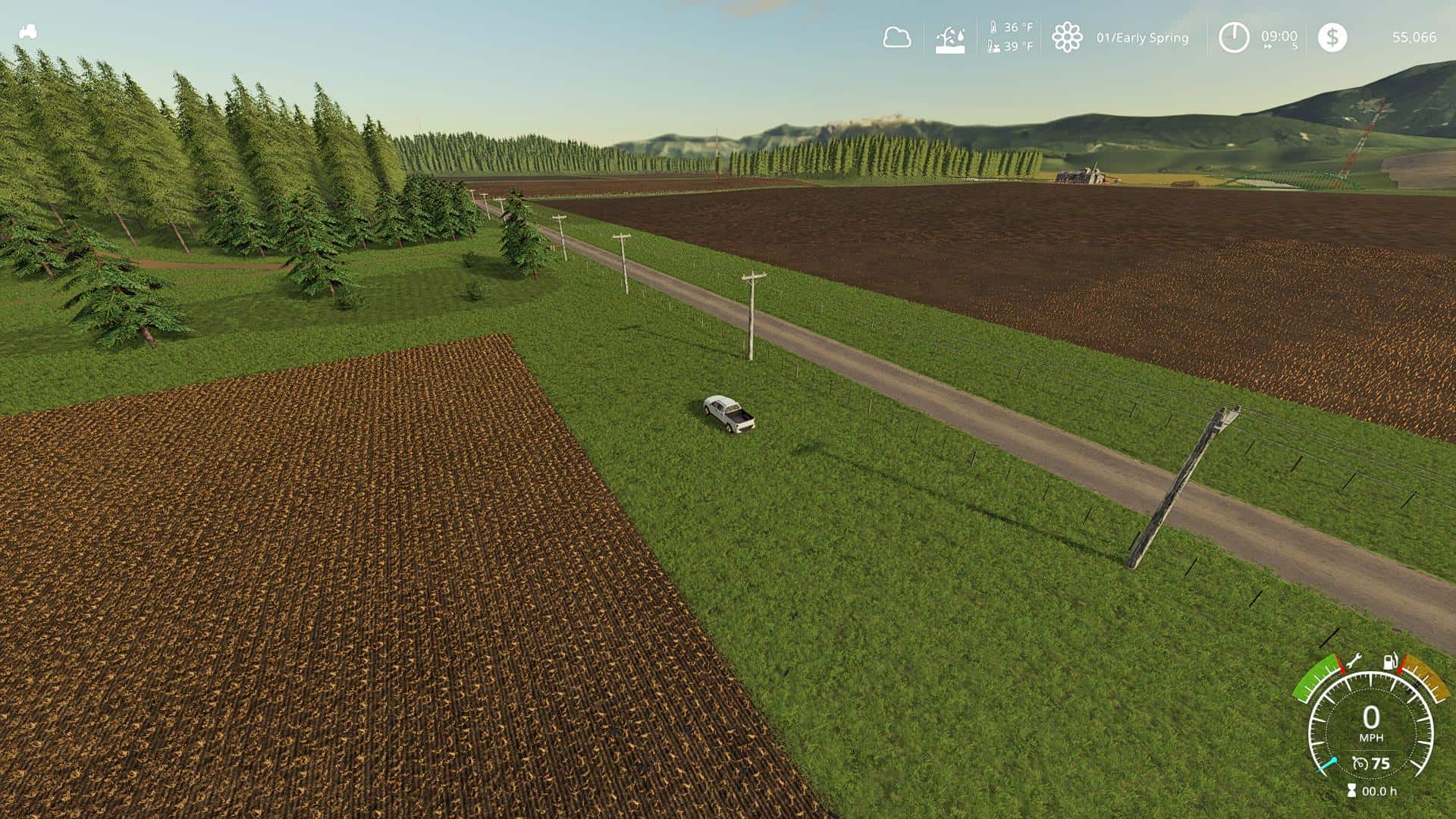Screen dimensions: 1456x819
Task: Click the cruise control icon on speedometer
Action: point(1360,764)
